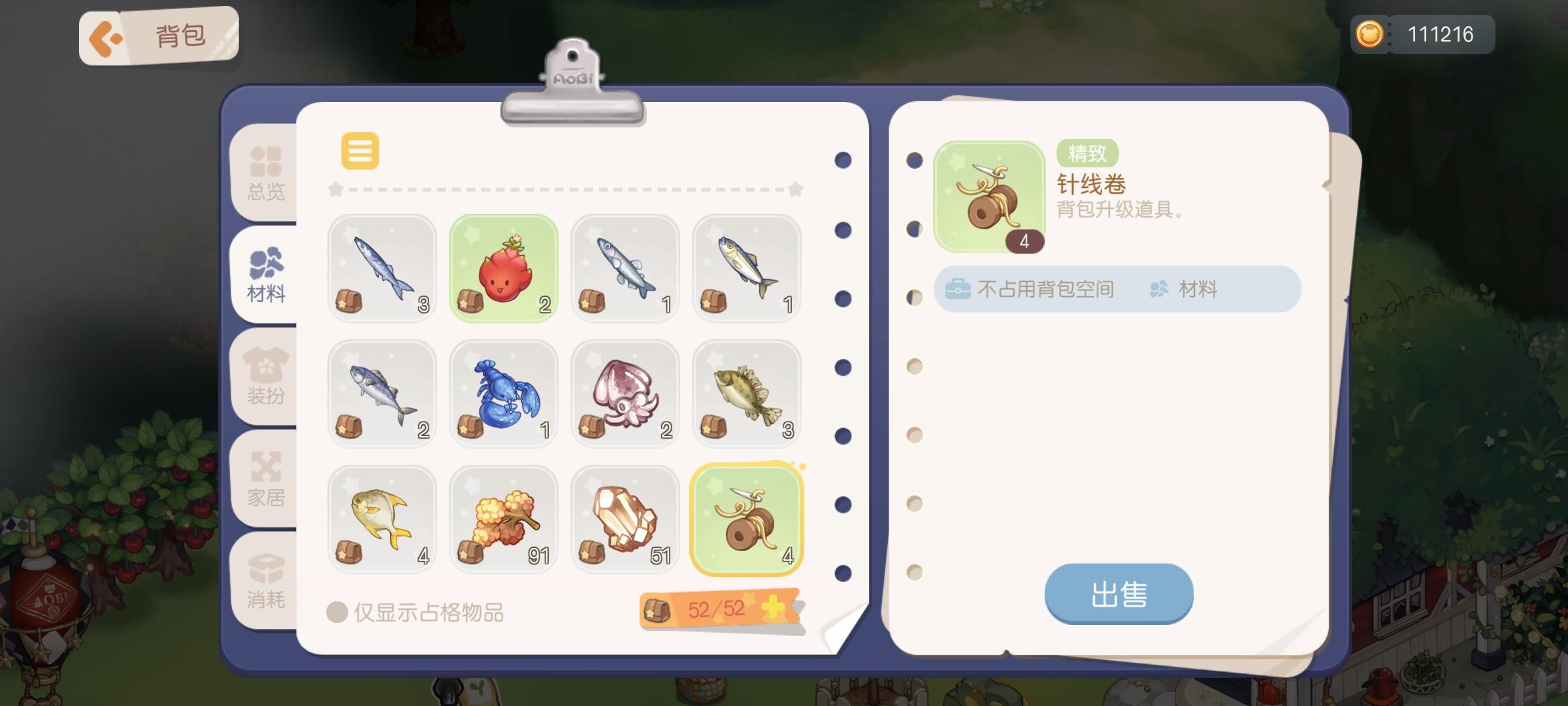The height and width of the screenshot is (706, 1568).
Task: Click the selected thread spool in the grid
Action: click(746, 519)
